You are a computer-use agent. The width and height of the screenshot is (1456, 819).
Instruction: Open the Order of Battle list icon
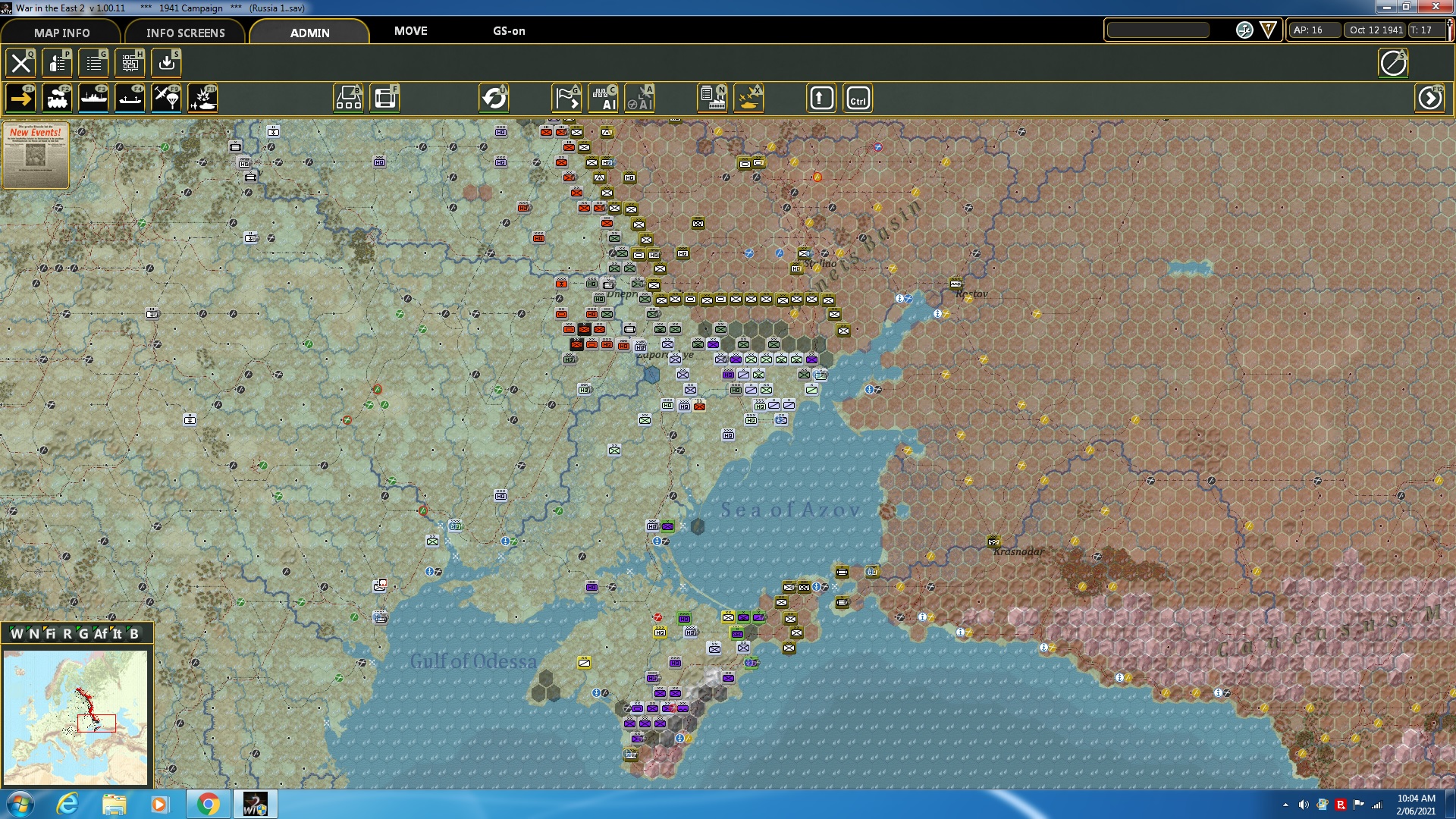(x=93, y=62)
